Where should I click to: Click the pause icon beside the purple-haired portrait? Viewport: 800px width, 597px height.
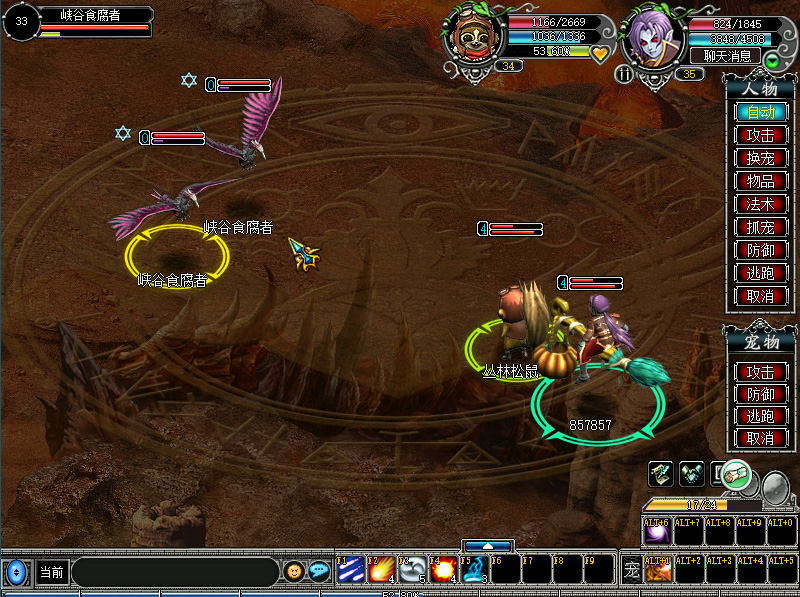625,74
